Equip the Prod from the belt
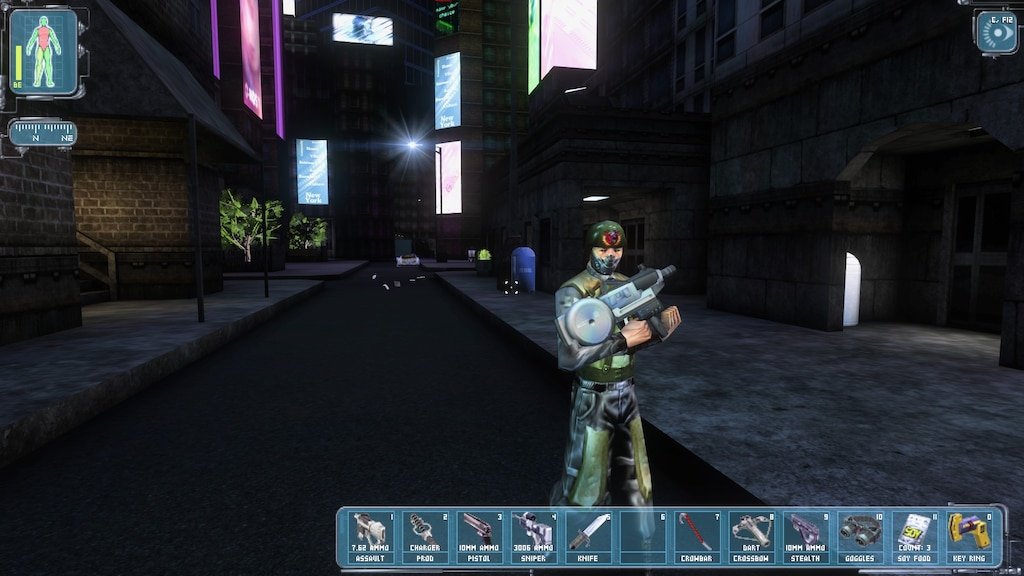 click(424, 537)
